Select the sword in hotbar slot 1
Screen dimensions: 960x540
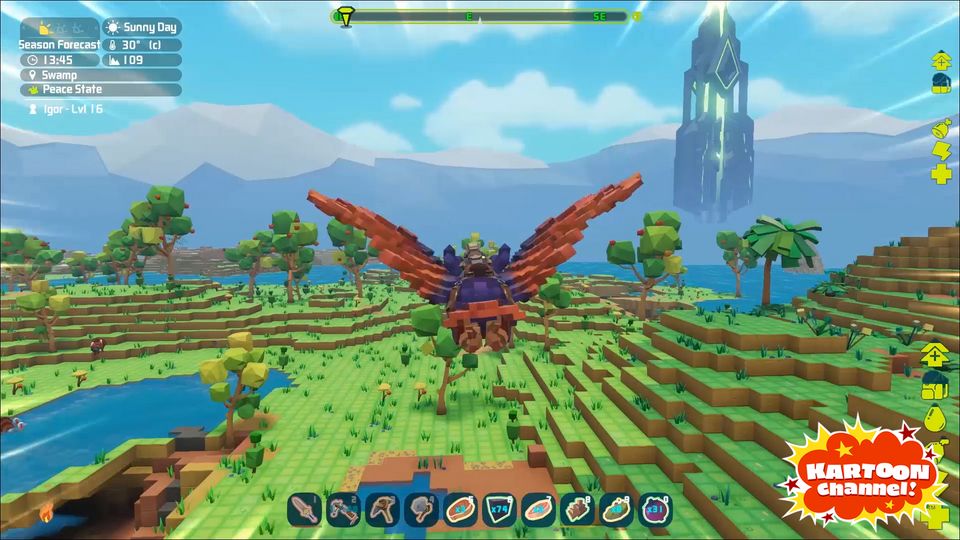[x=304, y=510]
